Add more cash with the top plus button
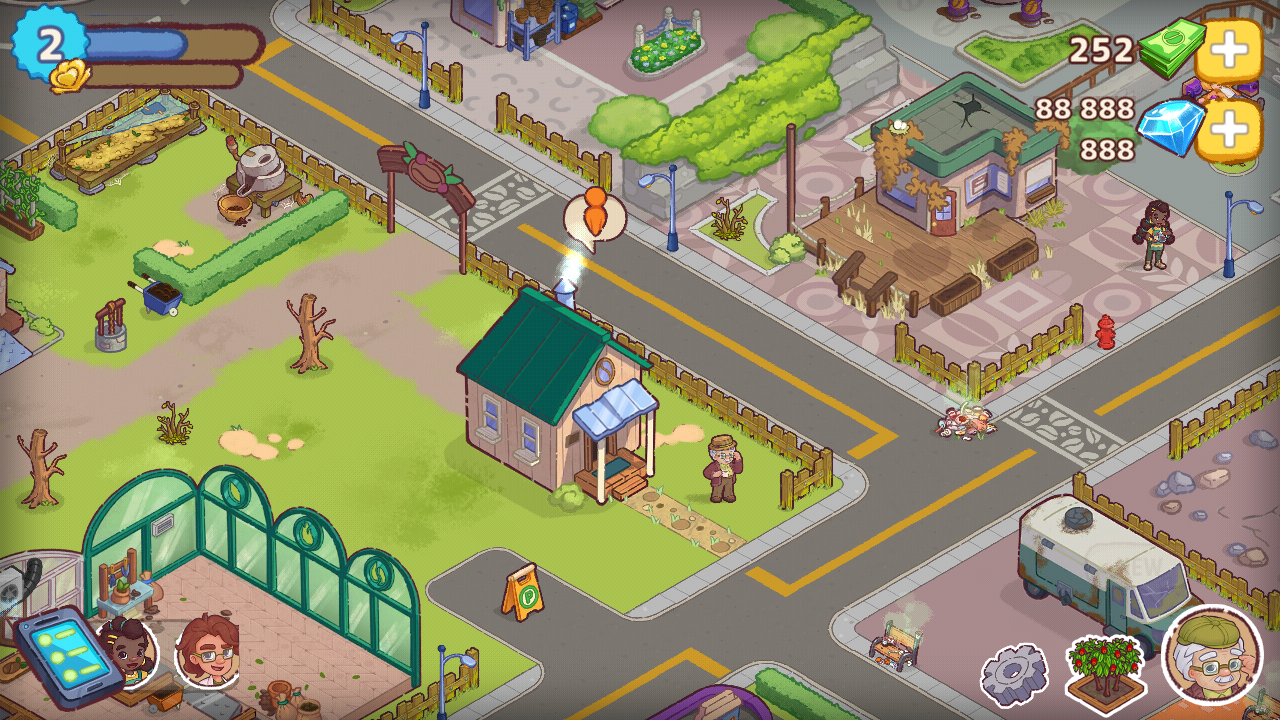 coord(1228,50)
